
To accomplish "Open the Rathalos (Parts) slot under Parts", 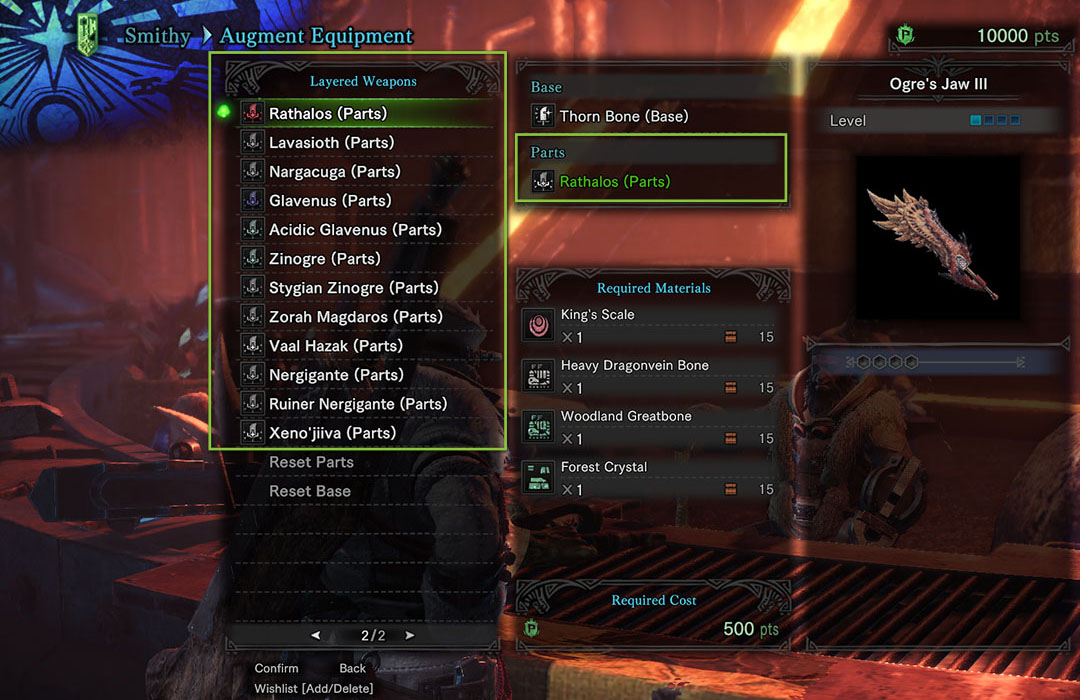I will (614, 182).
